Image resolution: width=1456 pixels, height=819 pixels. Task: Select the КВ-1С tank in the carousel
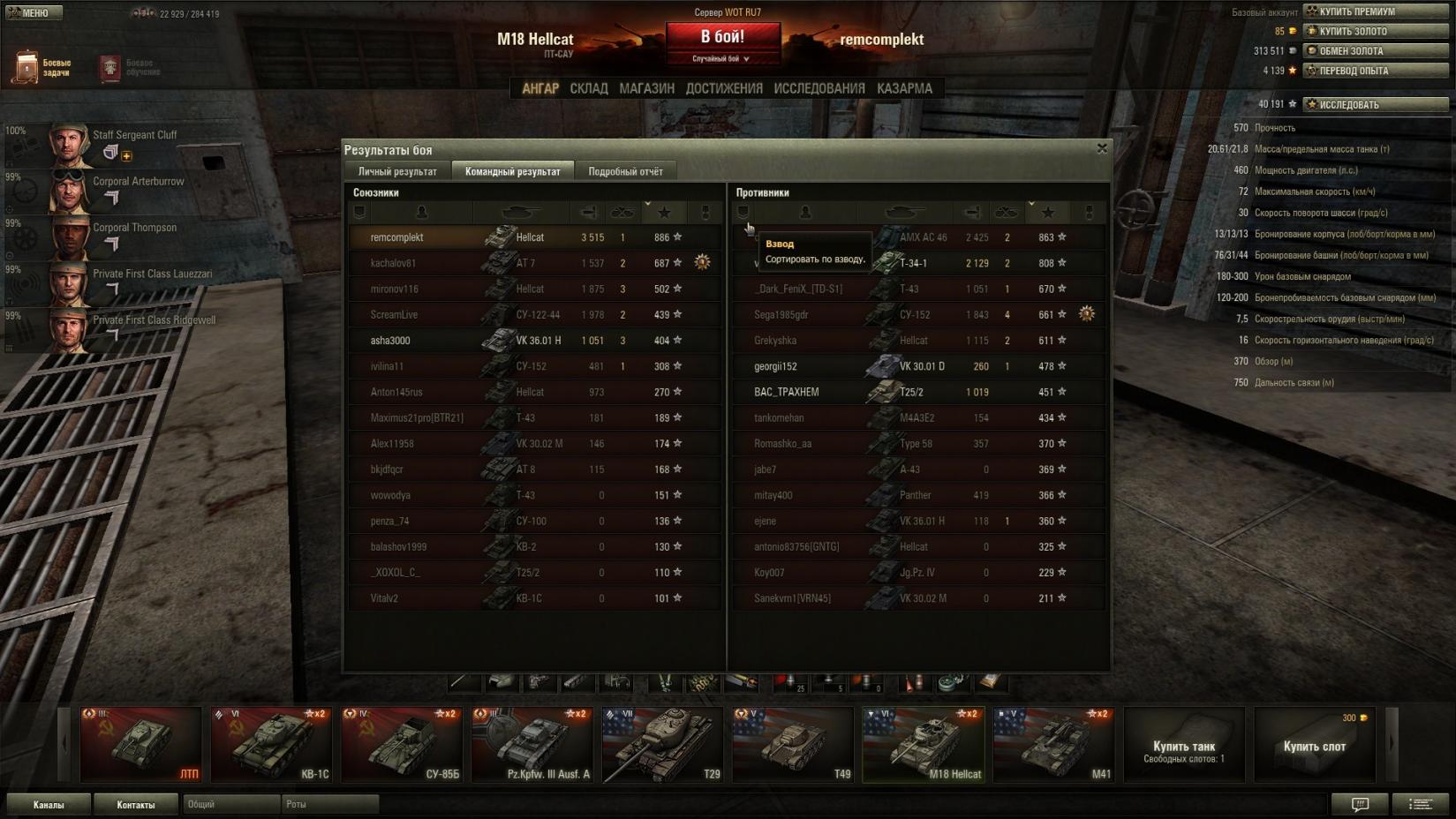point(271,745)
